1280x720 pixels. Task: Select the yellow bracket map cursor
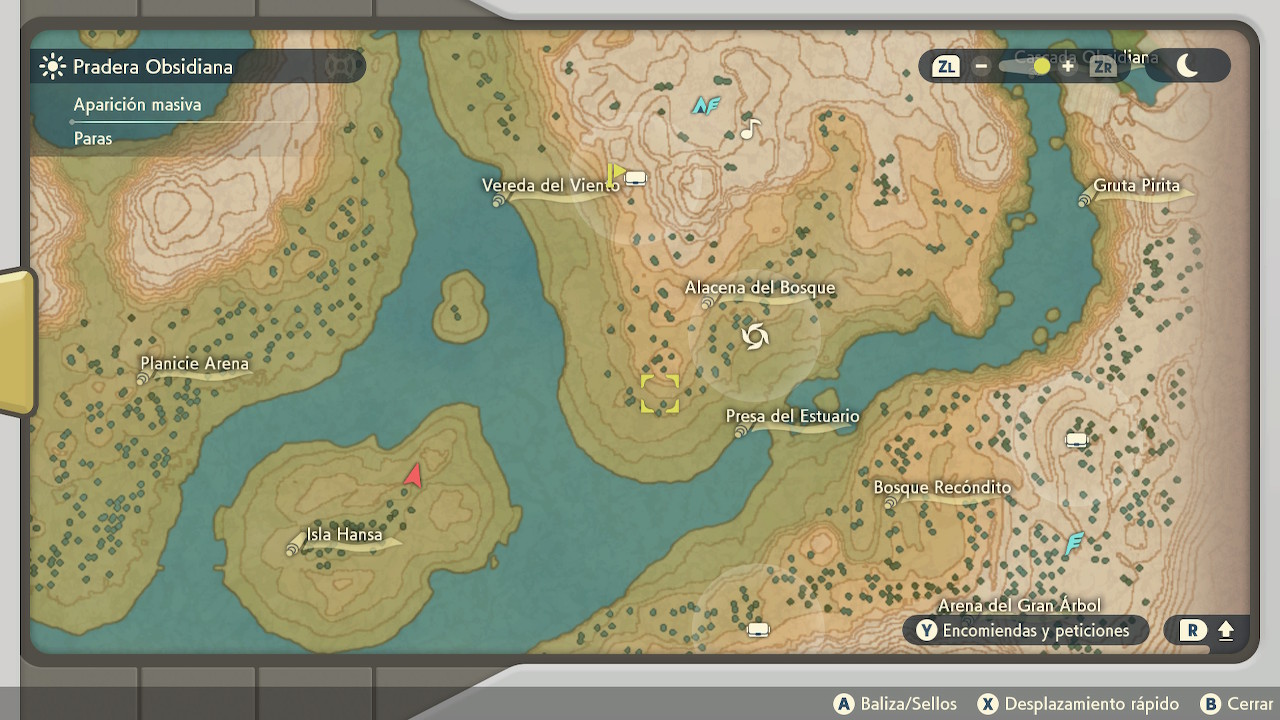tap(660, 393)
